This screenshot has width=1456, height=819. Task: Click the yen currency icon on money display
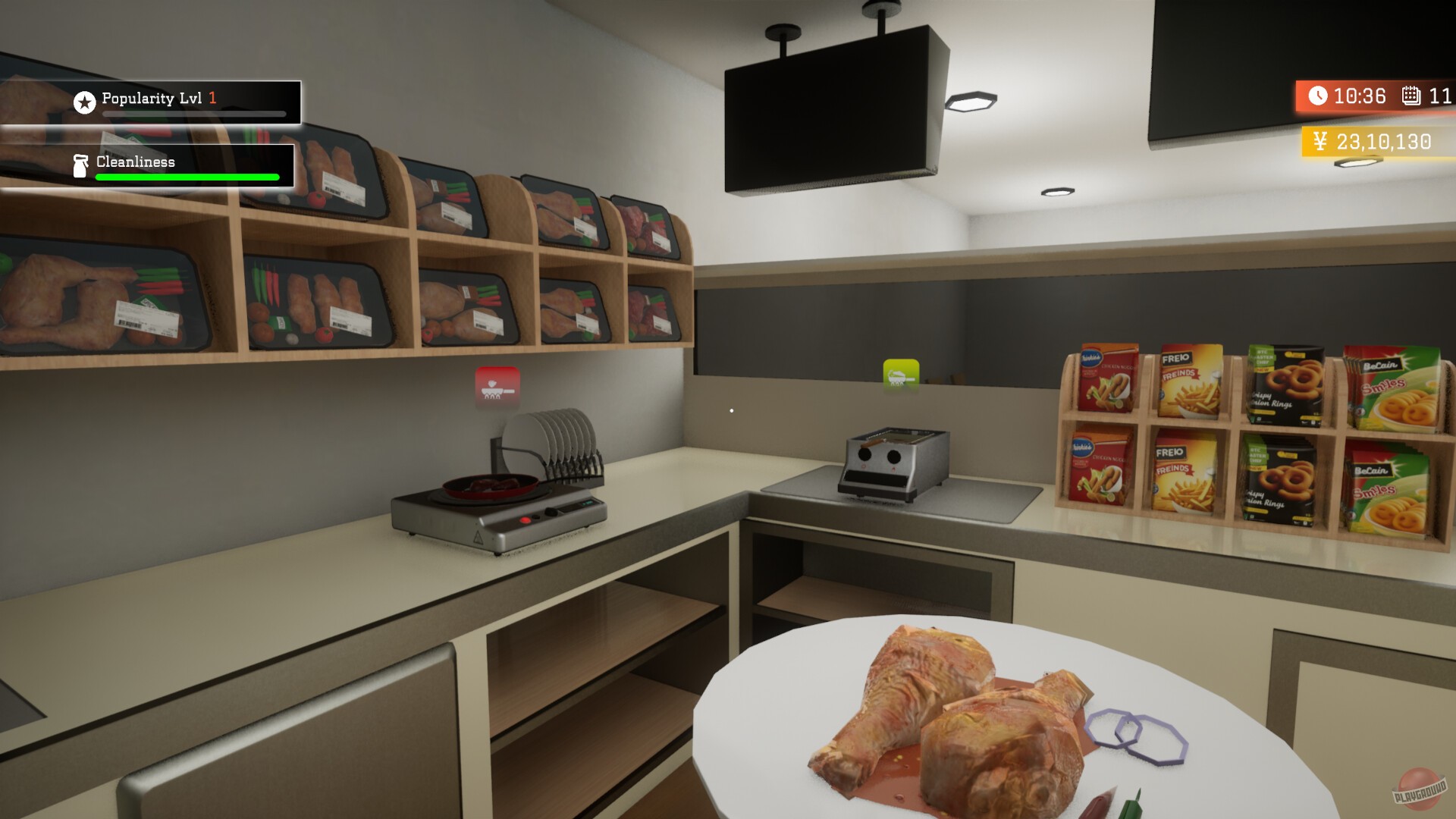[1319, 141]
